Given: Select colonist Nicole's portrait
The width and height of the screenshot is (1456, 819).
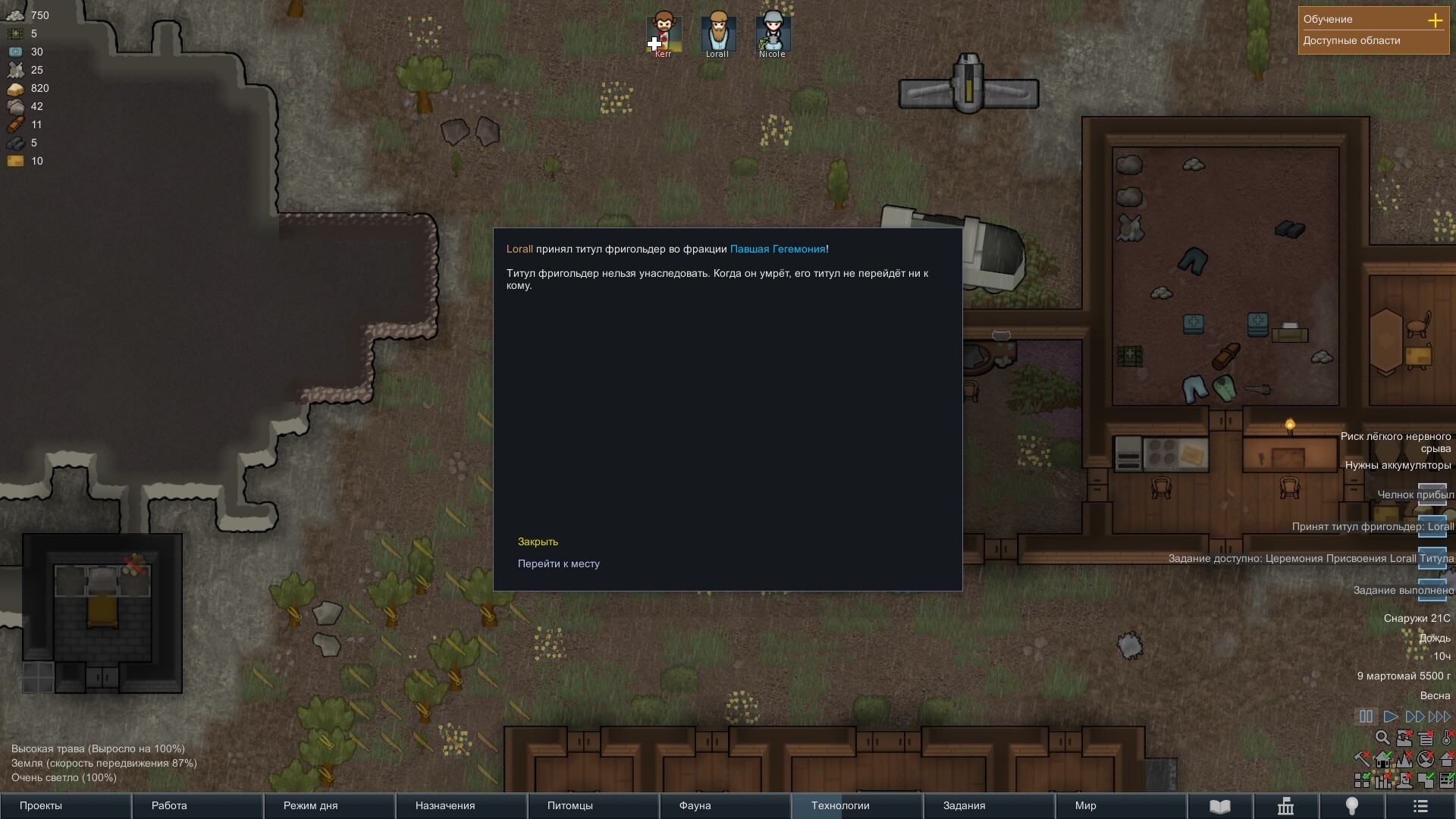Looking at the screenshot, I should (773, 34).
